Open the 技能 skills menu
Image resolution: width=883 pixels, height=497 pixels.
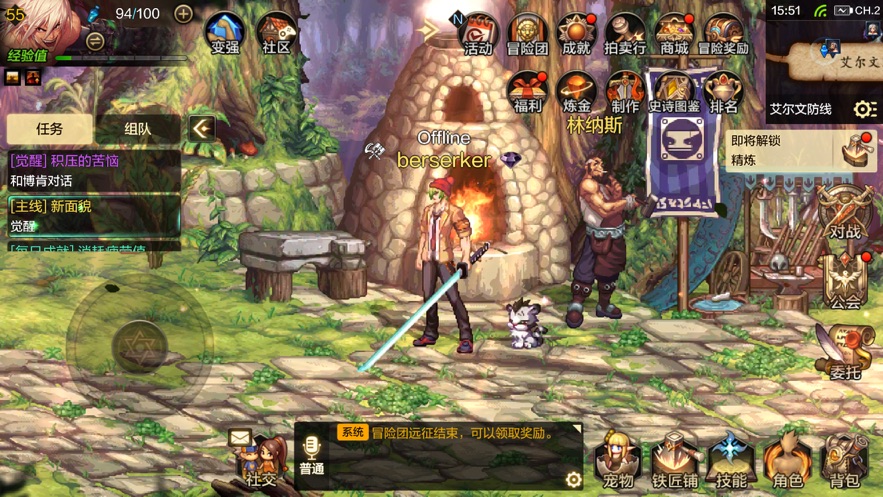click(731, 462)
